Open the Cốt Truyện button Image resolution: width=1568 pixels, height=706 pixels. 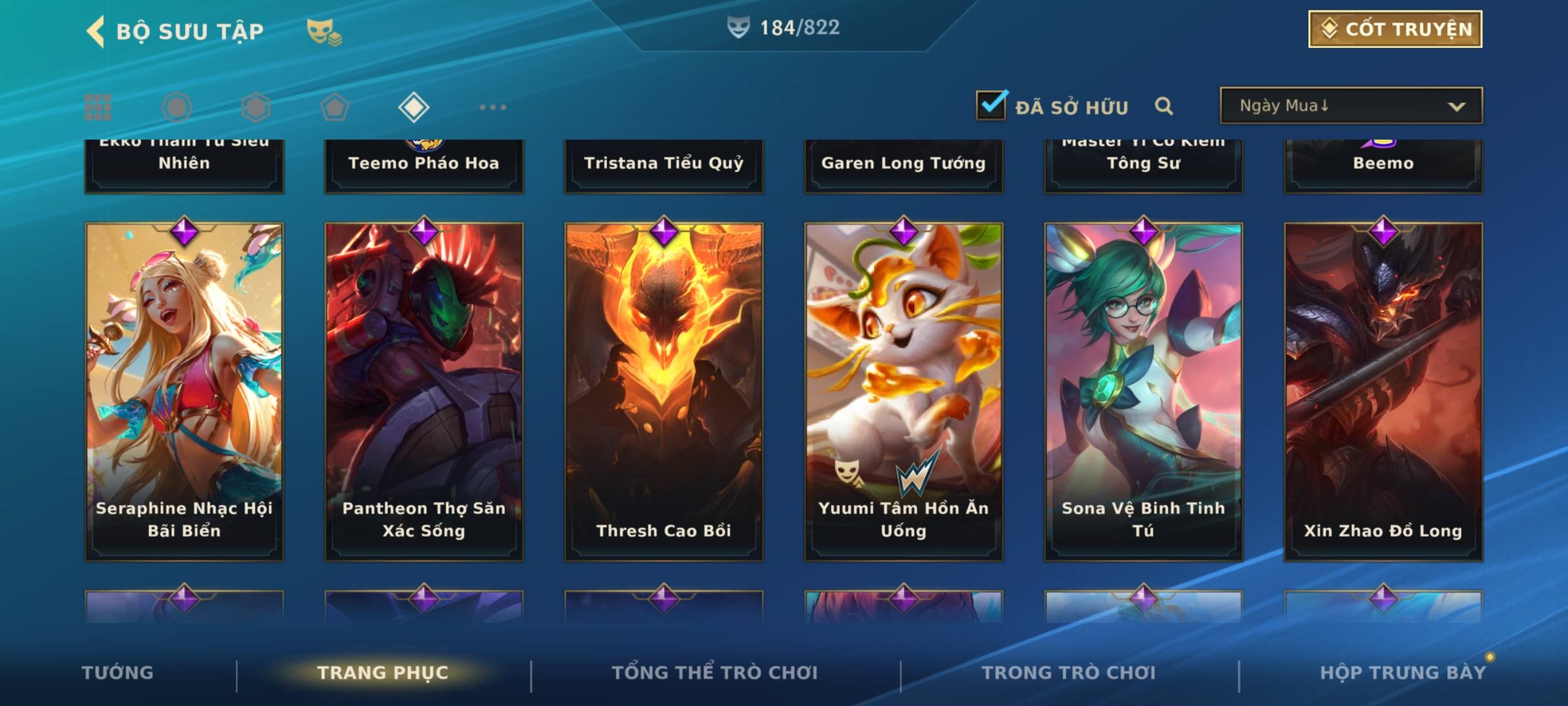1395,29
